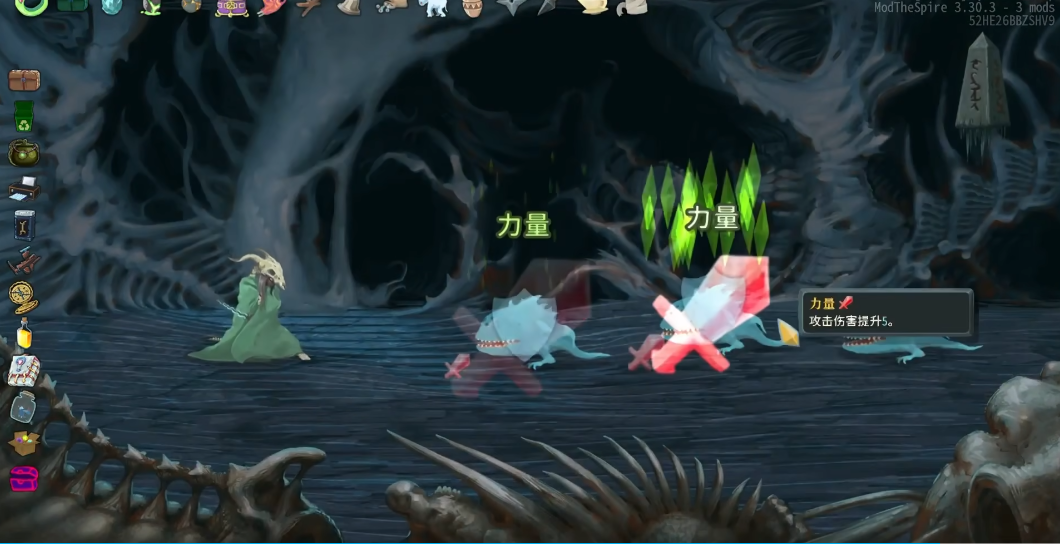The height and width of the screenshot is (544, 1060).
Task: Select the green recycle bin relic
Action: (24, 116)
